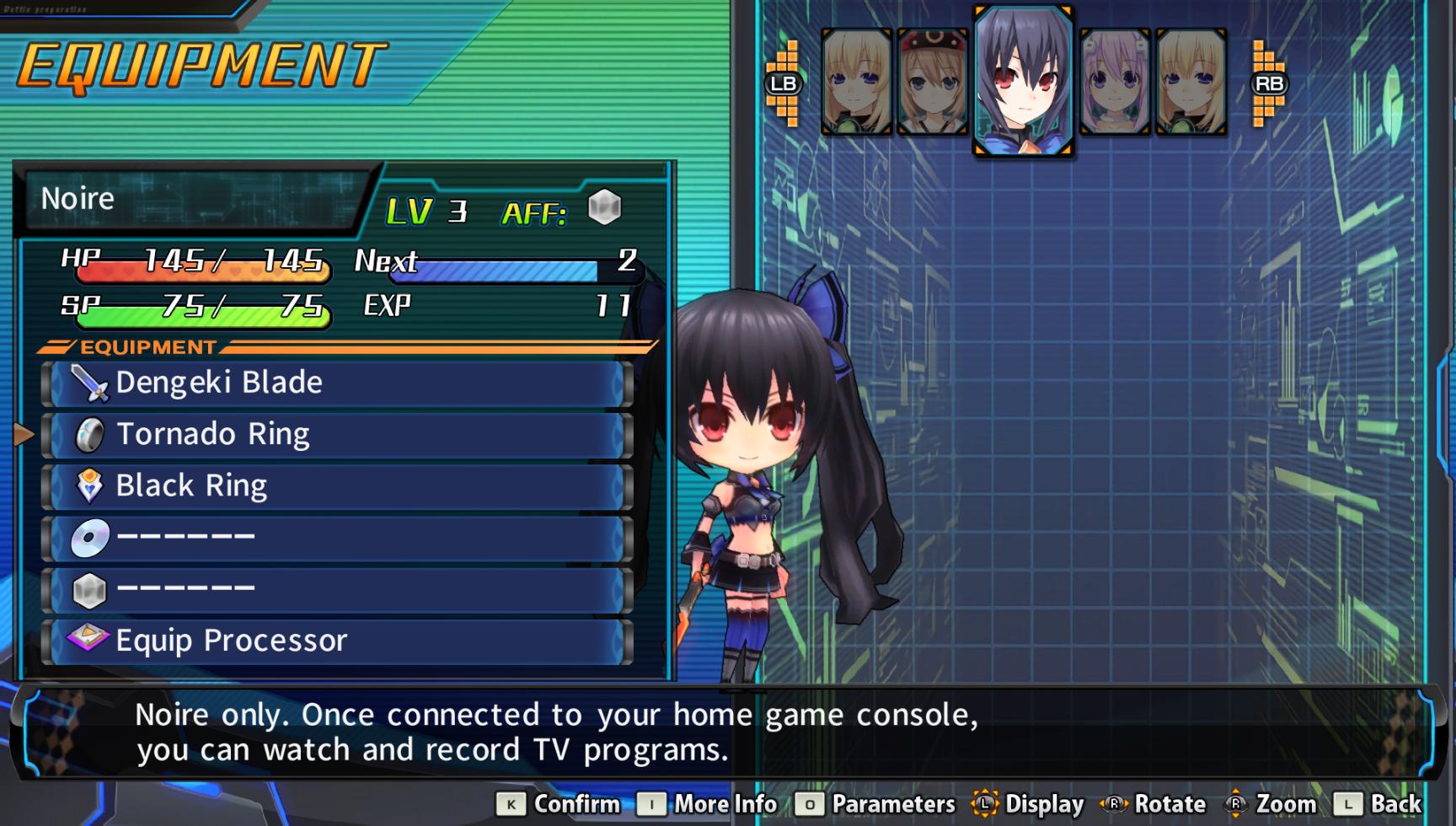The width and height of the screenshot is (1456, 826).
Task: Switch to the brown-haired character with red hat
Action: point(932,82)
